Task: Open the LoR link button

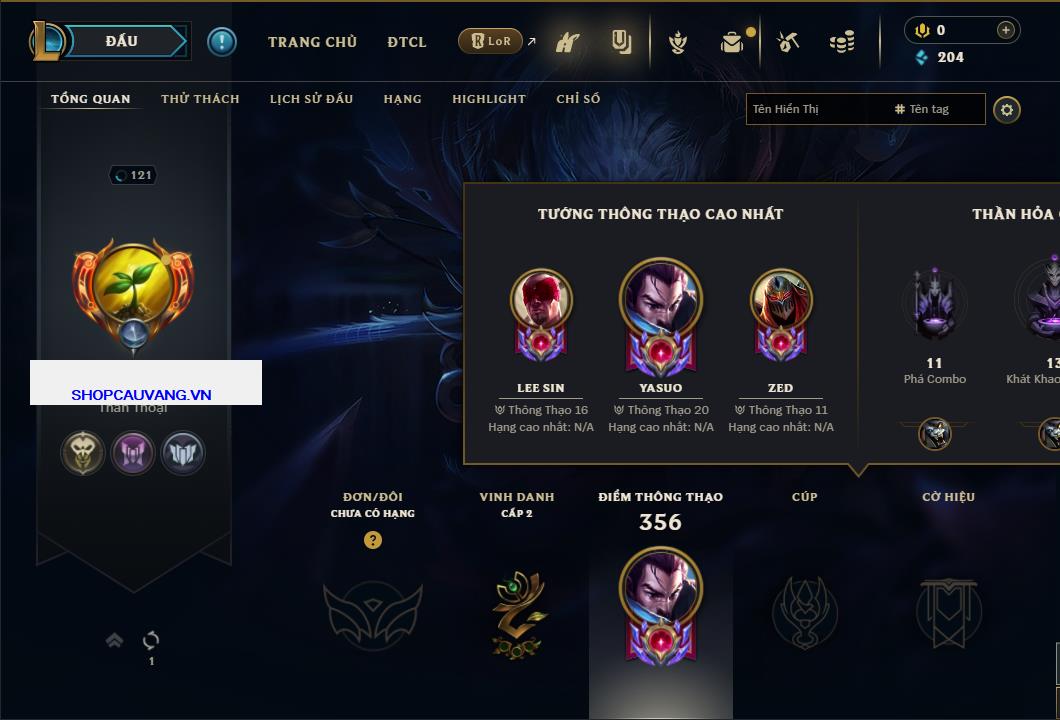Action: (491, 41)
